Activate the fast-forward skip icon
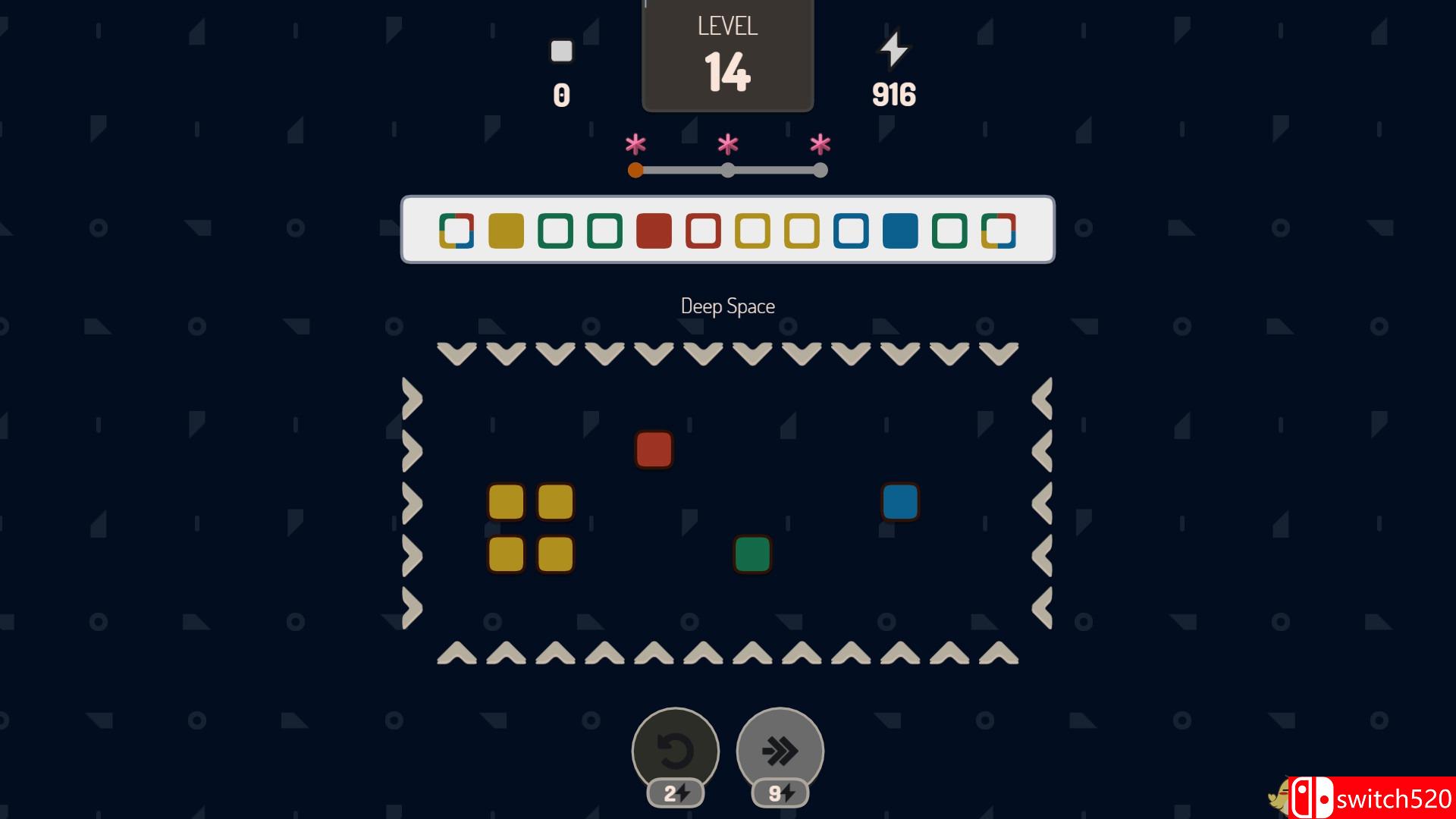This screenshot has width=1456, height=819. [778, 749]
